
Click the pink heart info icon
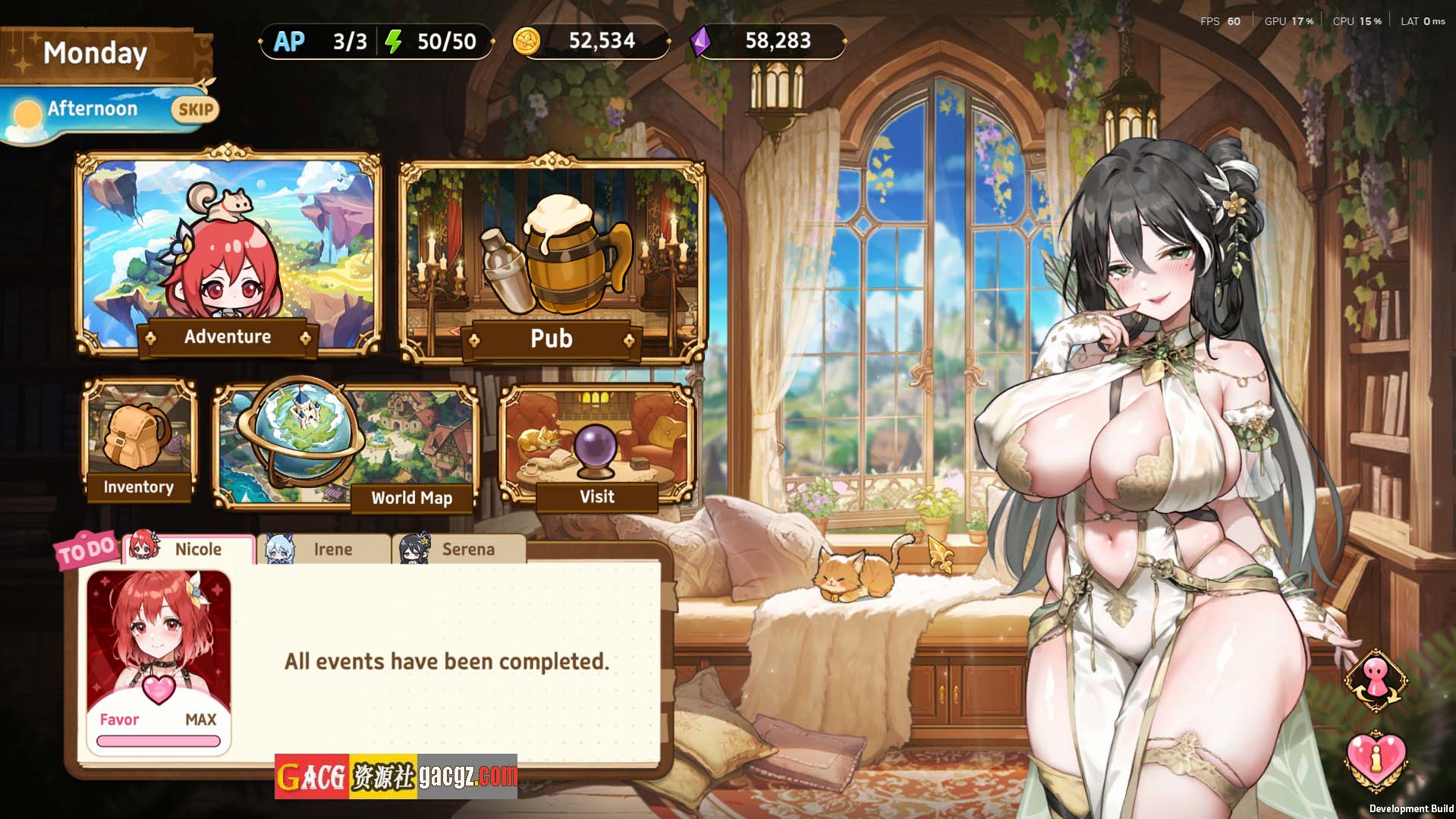[x=1376, y=758]
